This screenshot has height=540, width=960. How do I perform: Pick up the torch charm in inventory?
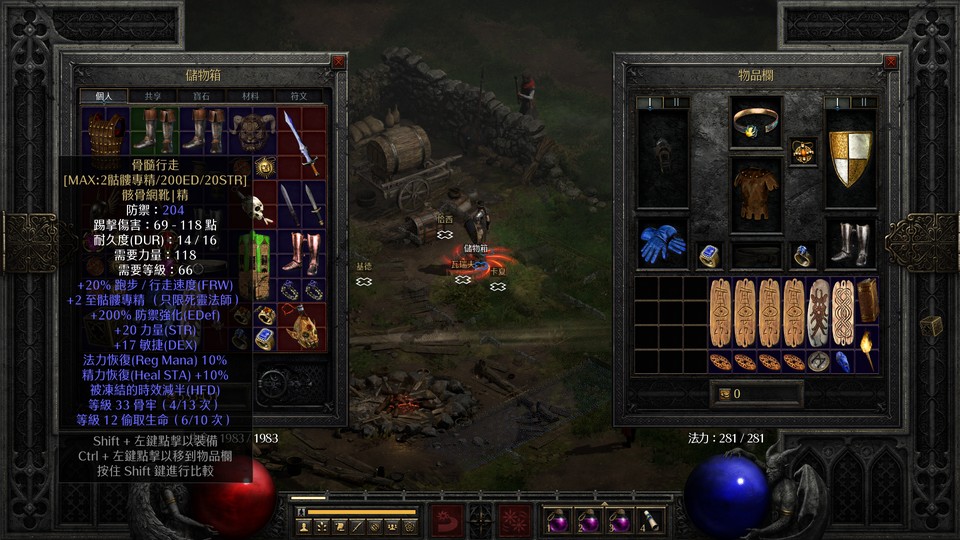coord(866,353)
